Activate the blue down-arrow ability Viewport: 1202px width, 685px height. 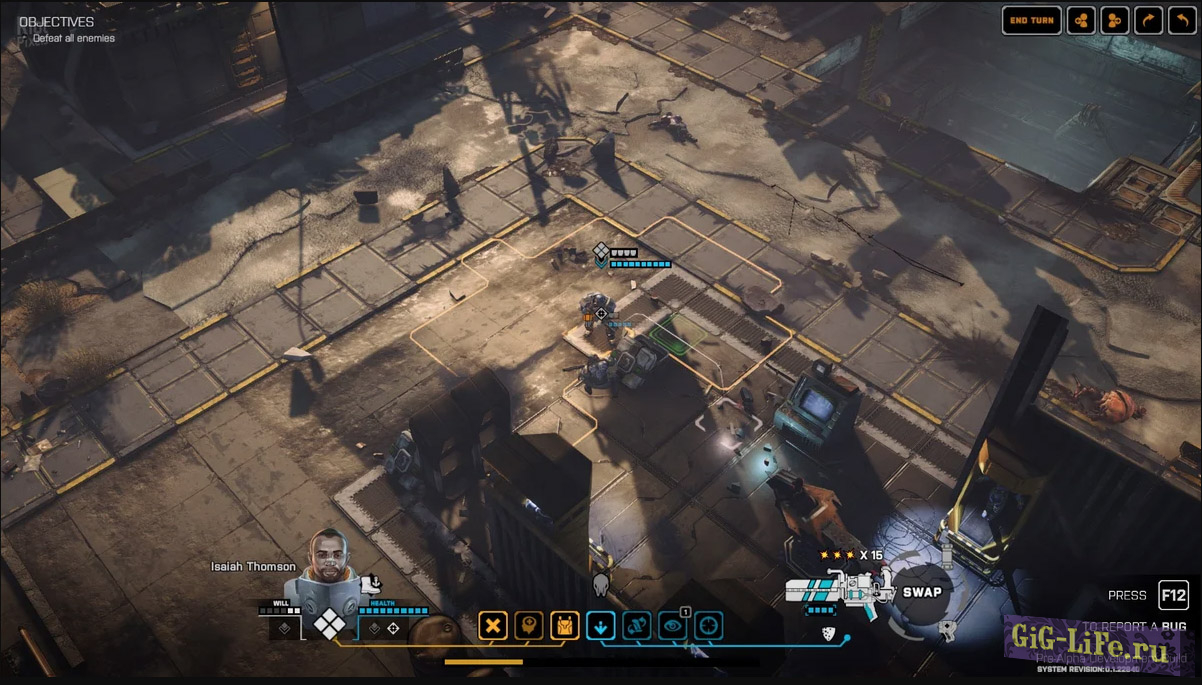coord(600,627)
